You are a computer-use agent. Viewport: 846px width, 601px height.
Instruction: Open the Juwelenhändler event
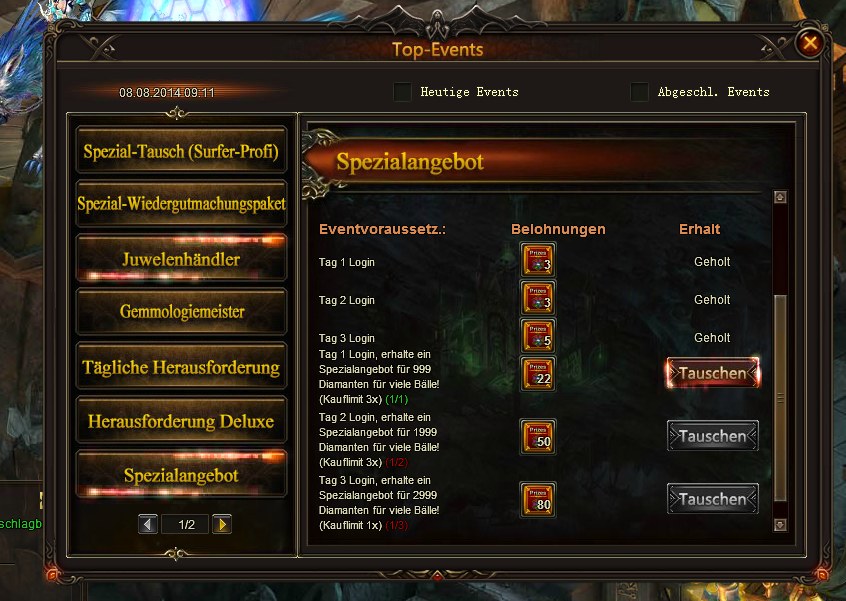click(x=181, y=259)
